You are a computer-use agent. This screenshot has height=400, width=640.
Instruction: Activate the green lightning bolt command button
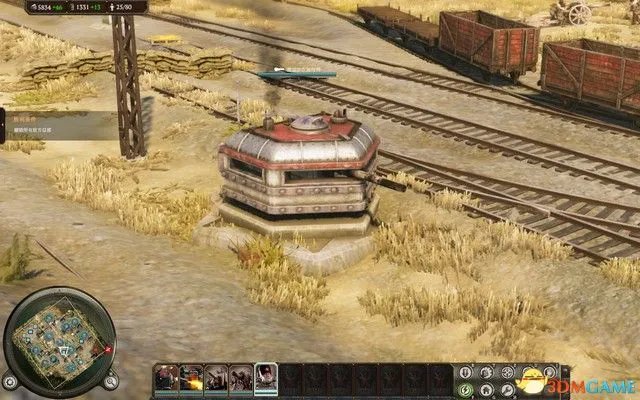coord(465,389)
